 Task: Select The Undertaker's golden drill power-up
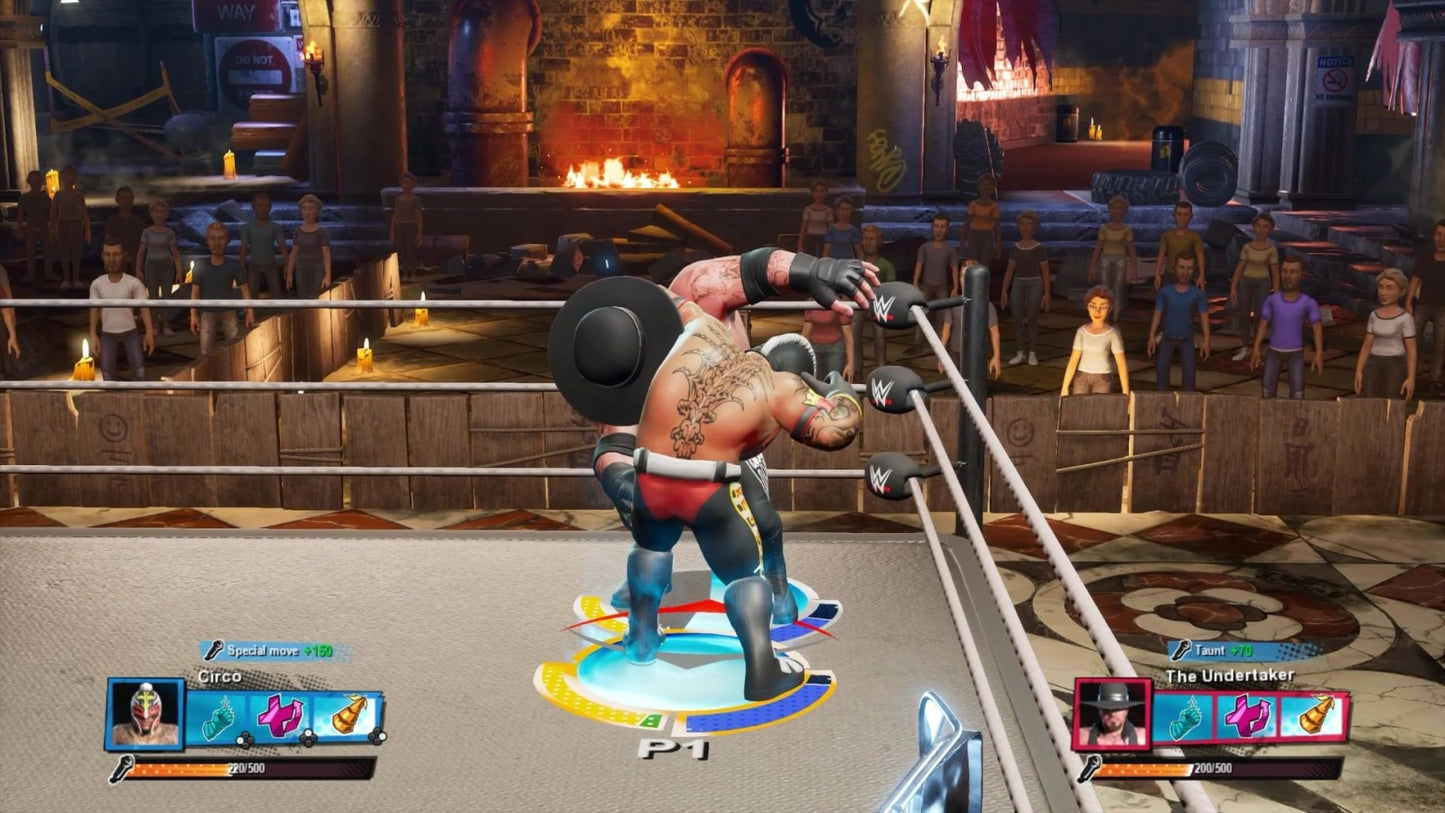tap(1313, 716)
